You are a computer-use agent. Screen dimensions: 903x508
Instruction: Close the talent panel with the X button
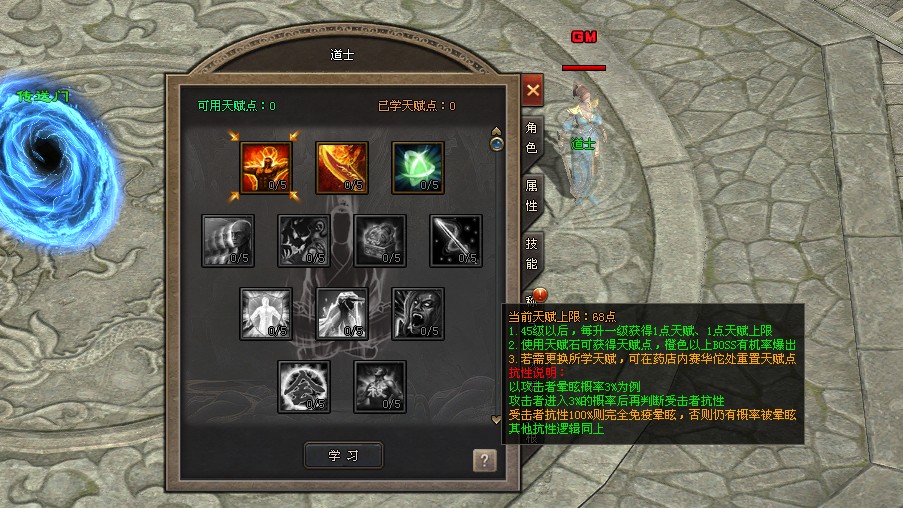click(533, 90)
